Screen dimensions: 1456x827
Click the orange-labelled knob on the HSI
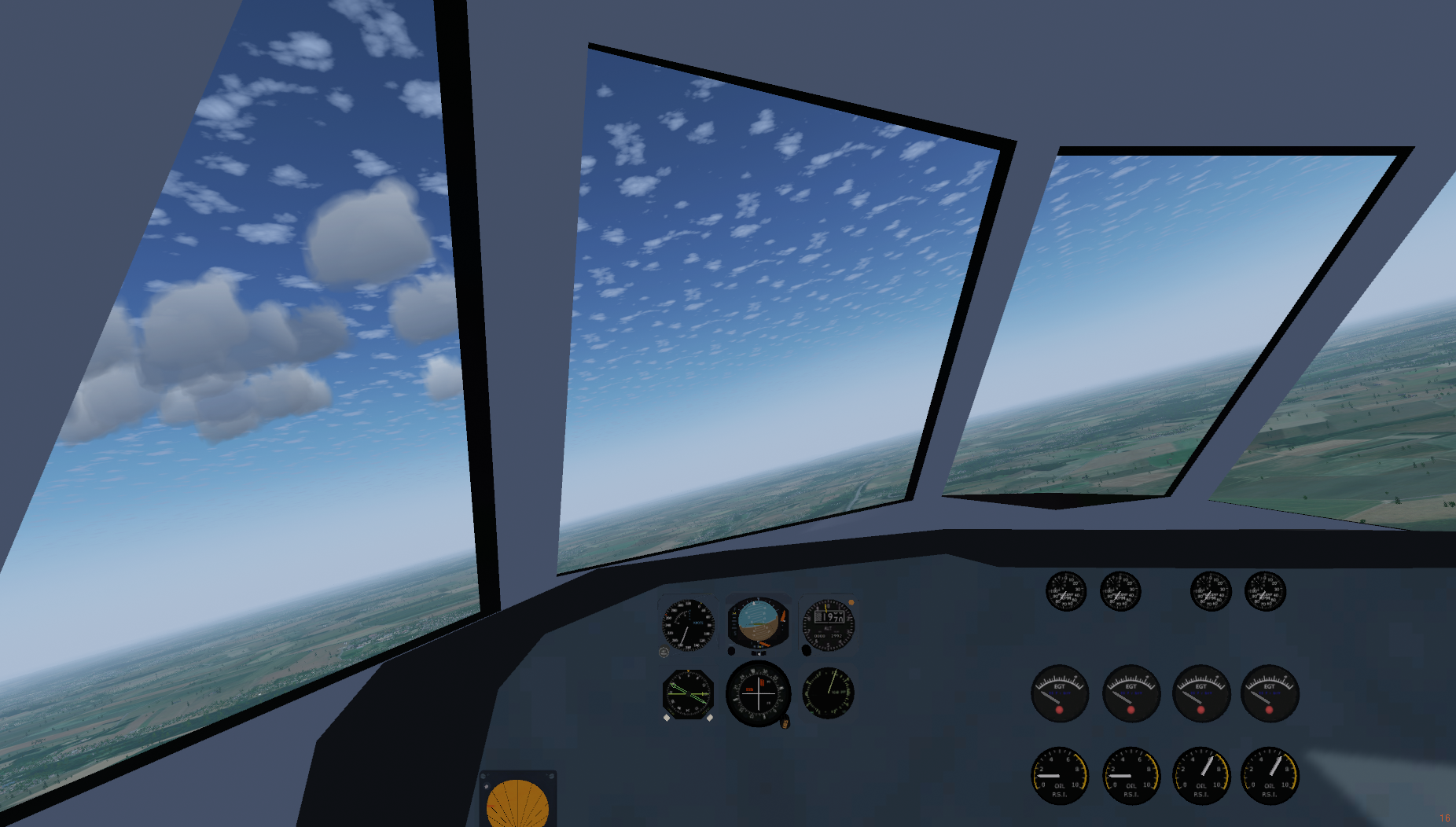pos(785,723)
